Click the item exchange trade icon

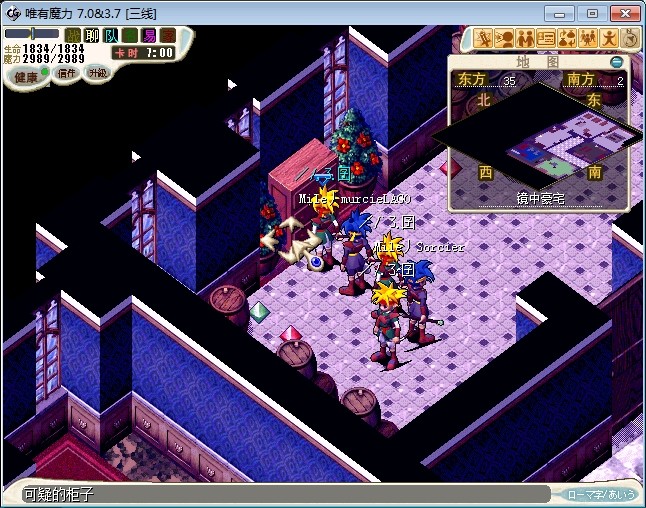[x=567, y=39]
